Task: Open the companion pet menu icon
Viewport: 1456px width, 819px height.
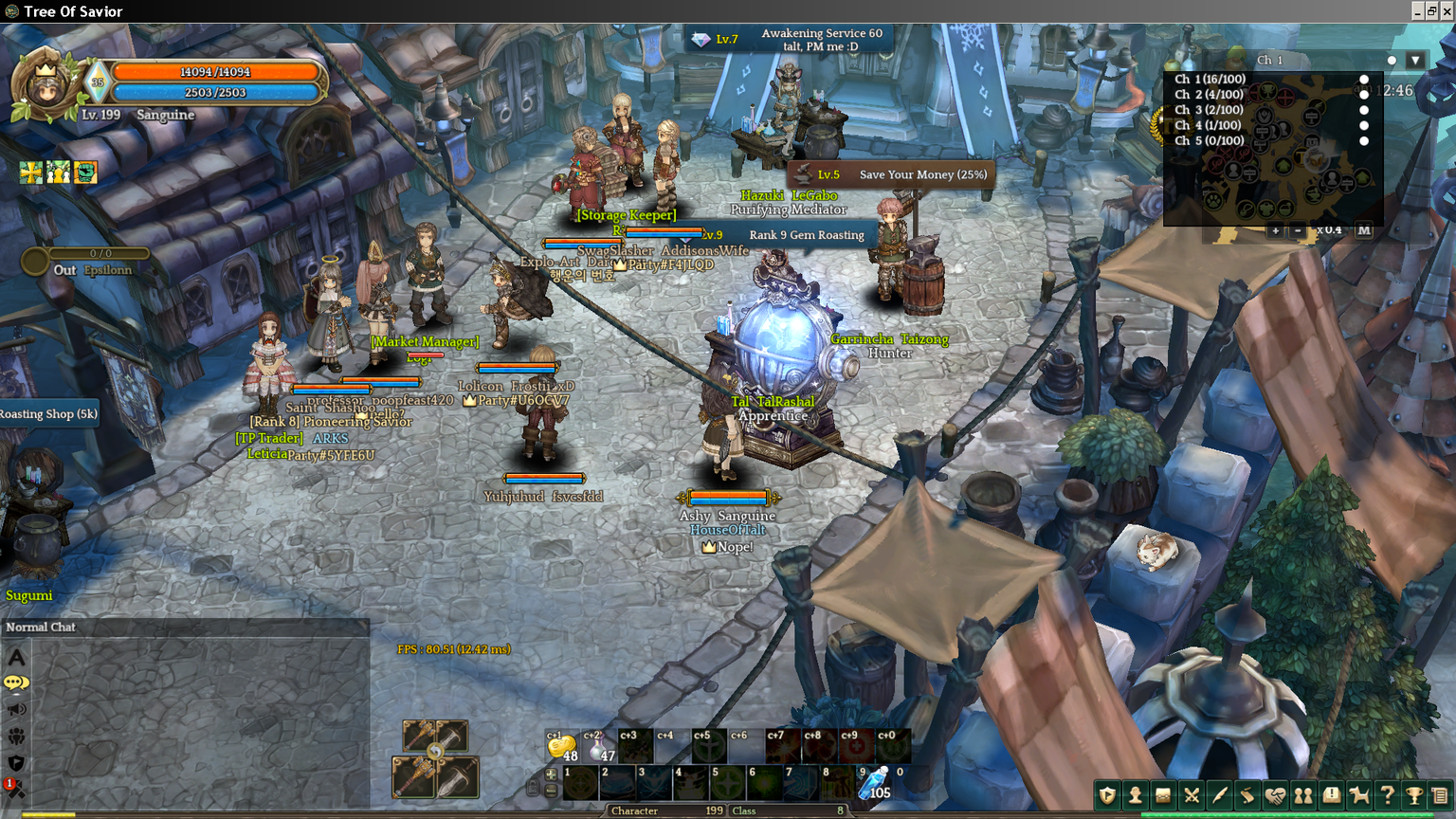Action: pos(1359,795)
